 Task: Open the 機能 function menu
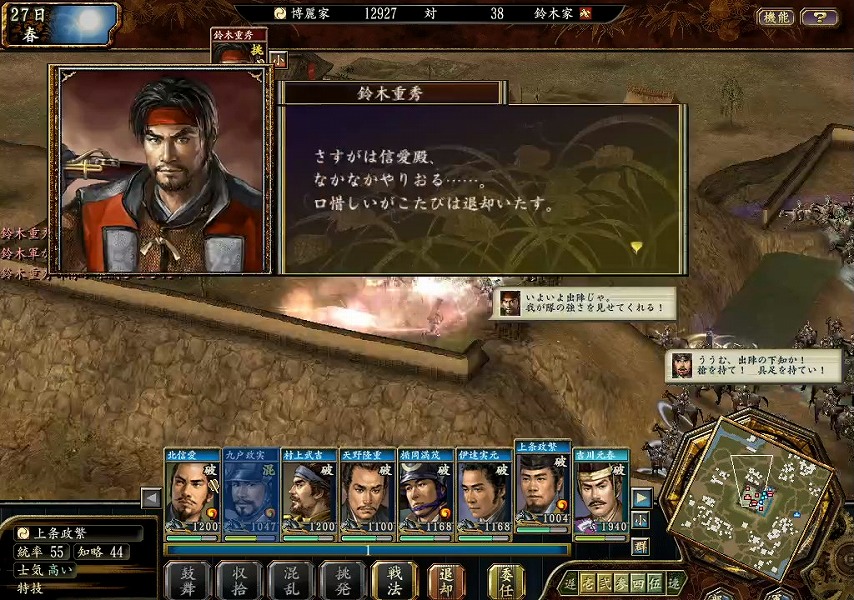(776, 17)
